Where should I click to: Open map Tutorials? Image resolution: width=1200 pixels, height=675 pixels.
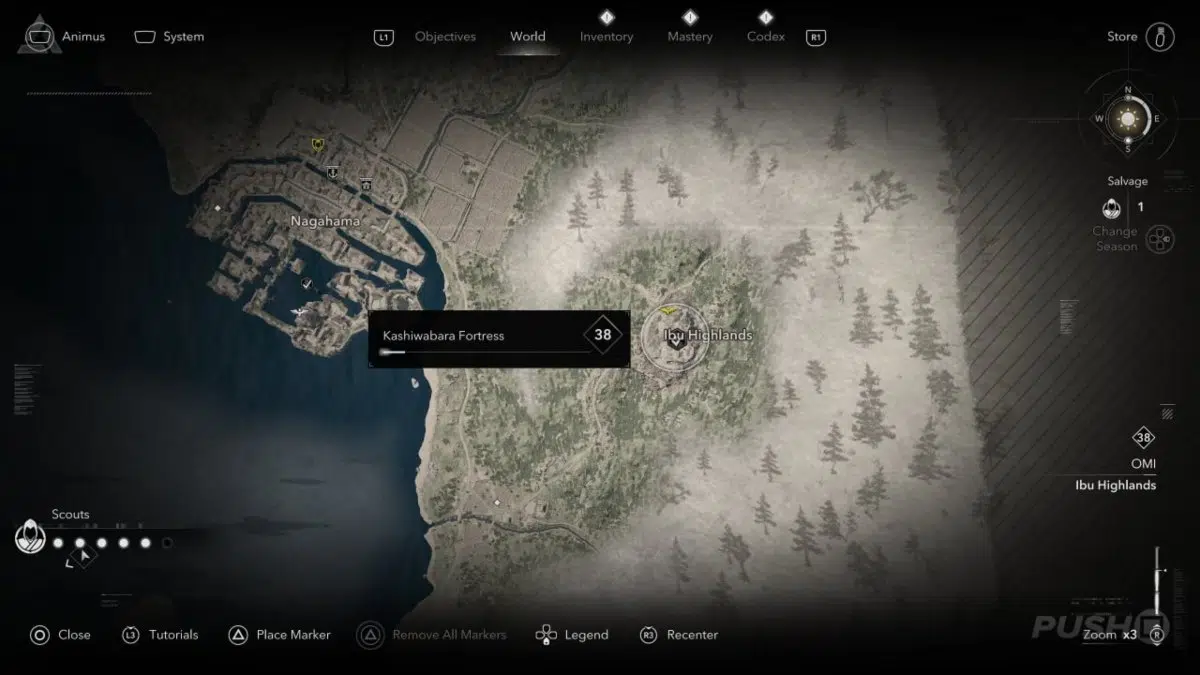click(173, 634)
